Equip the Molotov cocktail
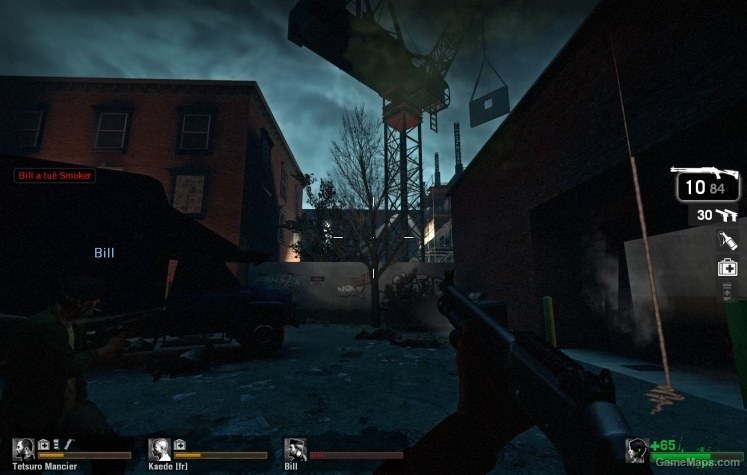747x475 pixels. coord(727,241)
